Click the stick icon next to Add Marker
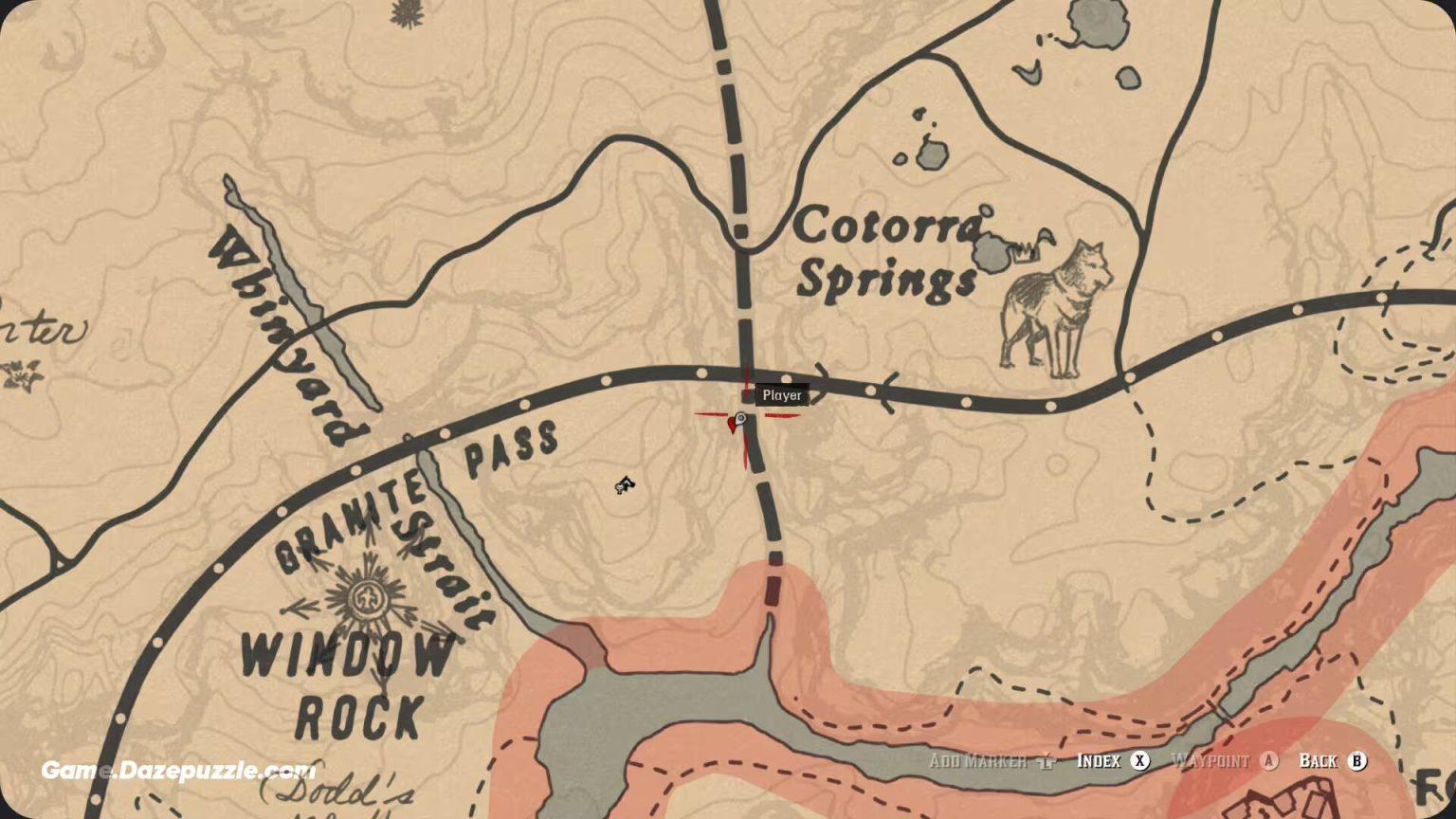Image resolution: width=1456 pixels, height=819 pixels. (x=1046, y=760)
